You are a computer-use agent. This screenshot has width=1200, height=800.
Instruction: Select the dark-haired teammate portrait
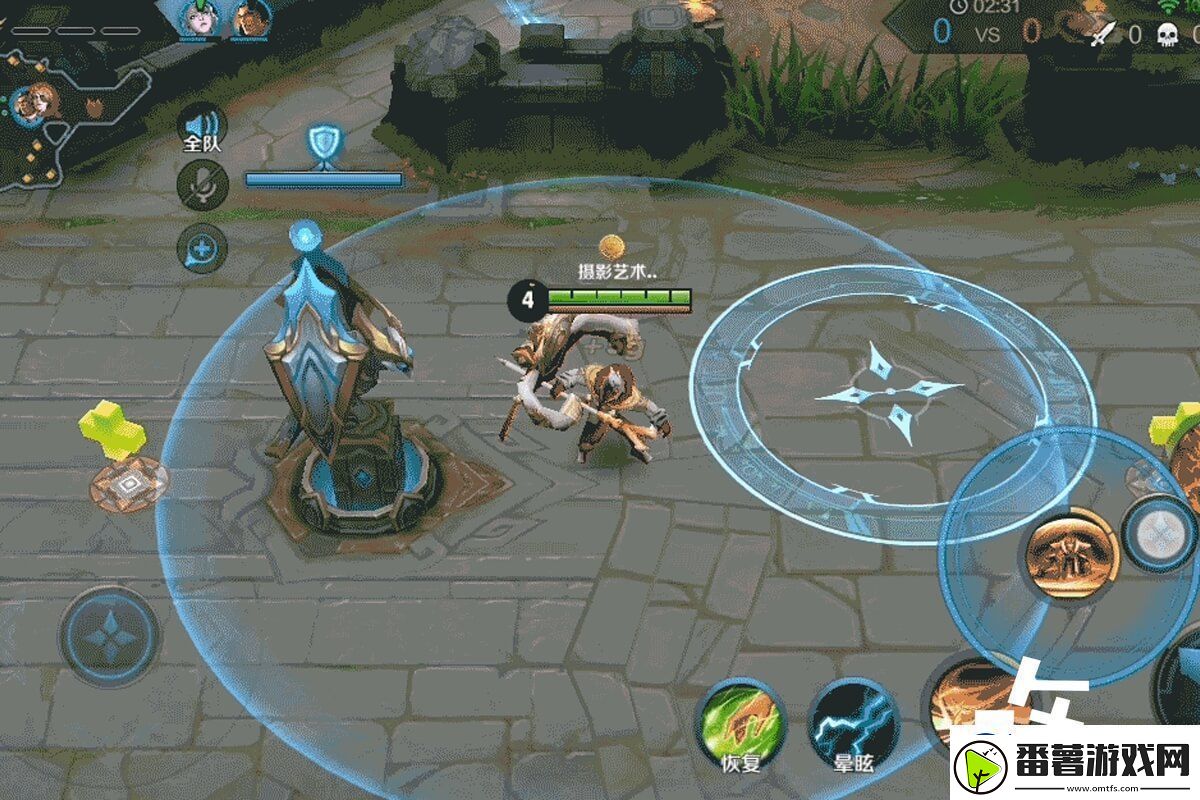point(252,17)
